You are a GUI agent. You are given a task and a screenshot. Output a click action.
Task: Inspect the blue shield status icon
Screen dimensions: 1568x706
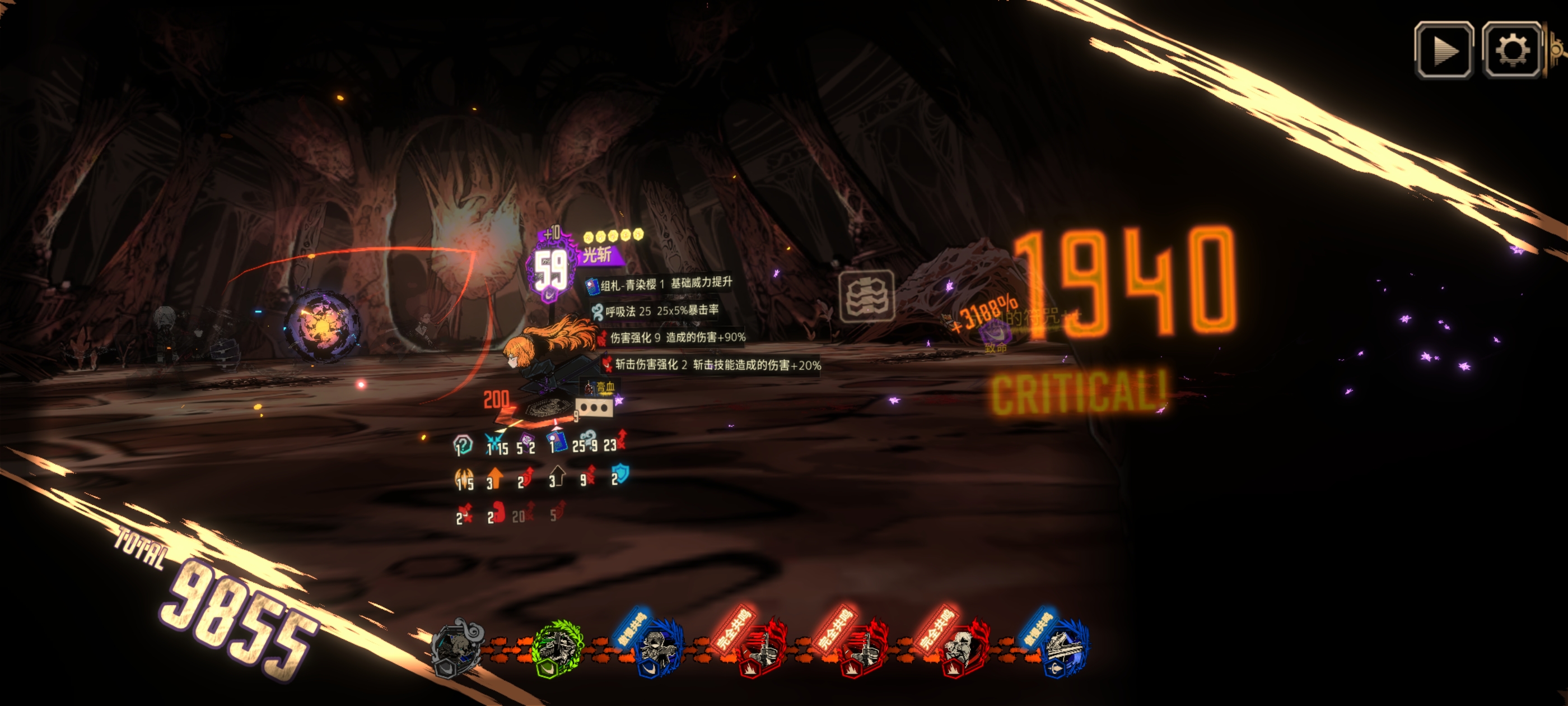click(x=620, y=474)
